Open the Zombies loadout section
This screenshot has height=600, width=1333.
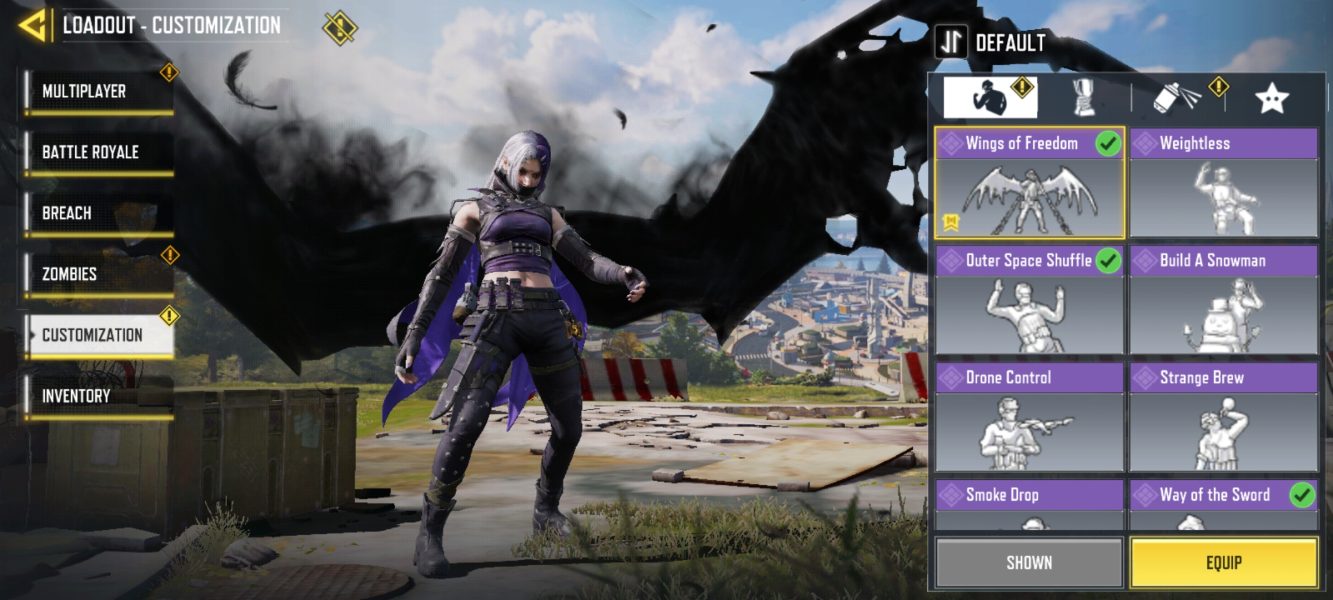click(98, 274)
